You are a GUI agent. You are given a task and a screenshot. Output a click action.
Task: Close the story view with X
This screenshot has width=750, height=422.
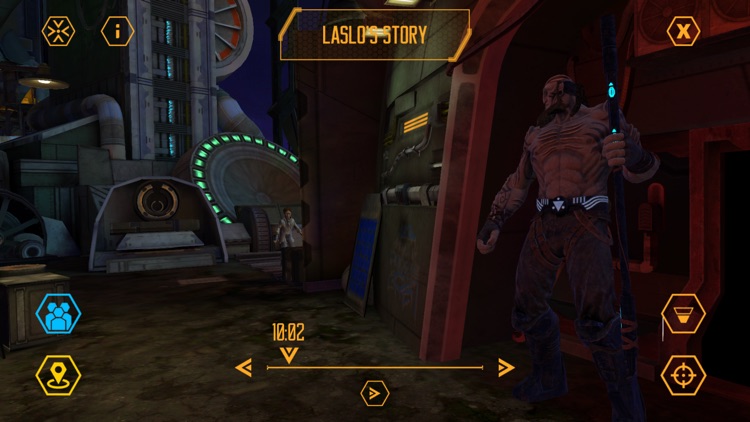(683, 31)
